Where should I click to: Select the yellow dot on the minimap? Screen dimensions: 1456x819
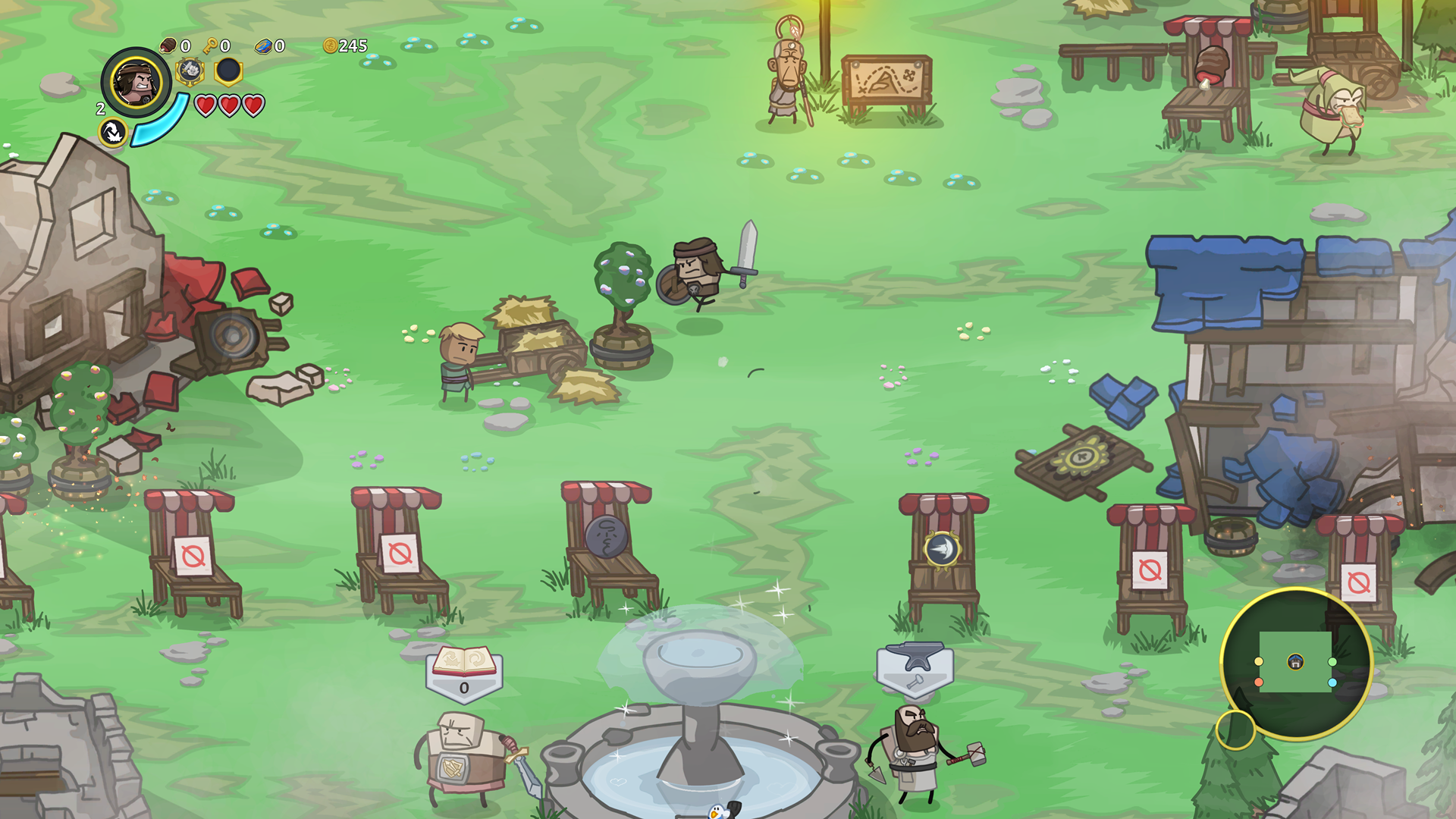1259,661
